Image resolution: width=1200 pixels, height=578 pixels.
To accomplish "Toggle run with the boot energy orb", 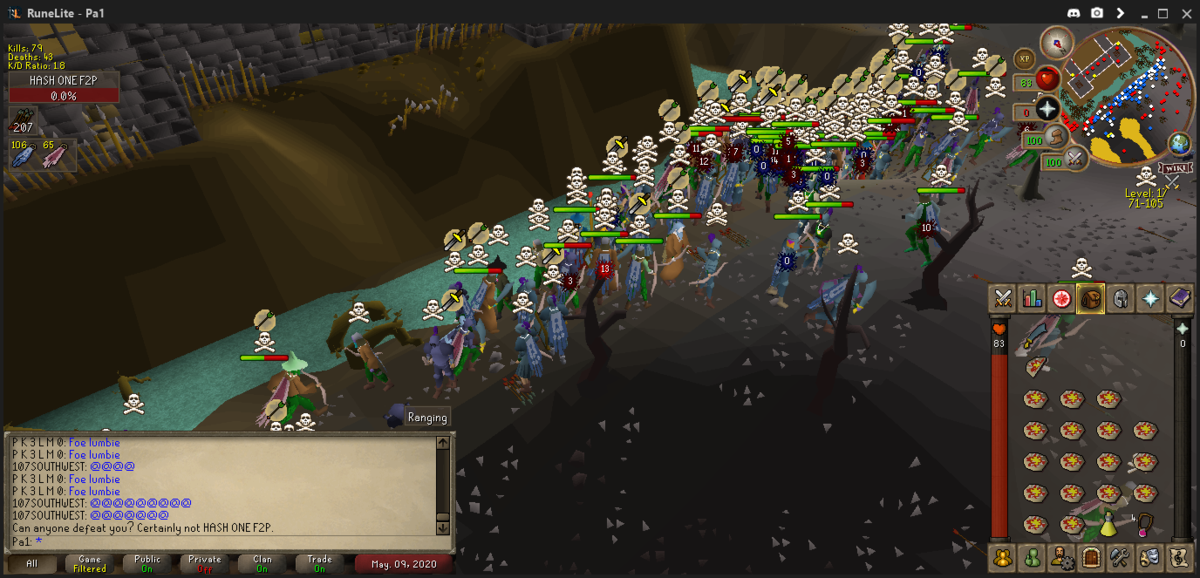I will click(1058, 139).
